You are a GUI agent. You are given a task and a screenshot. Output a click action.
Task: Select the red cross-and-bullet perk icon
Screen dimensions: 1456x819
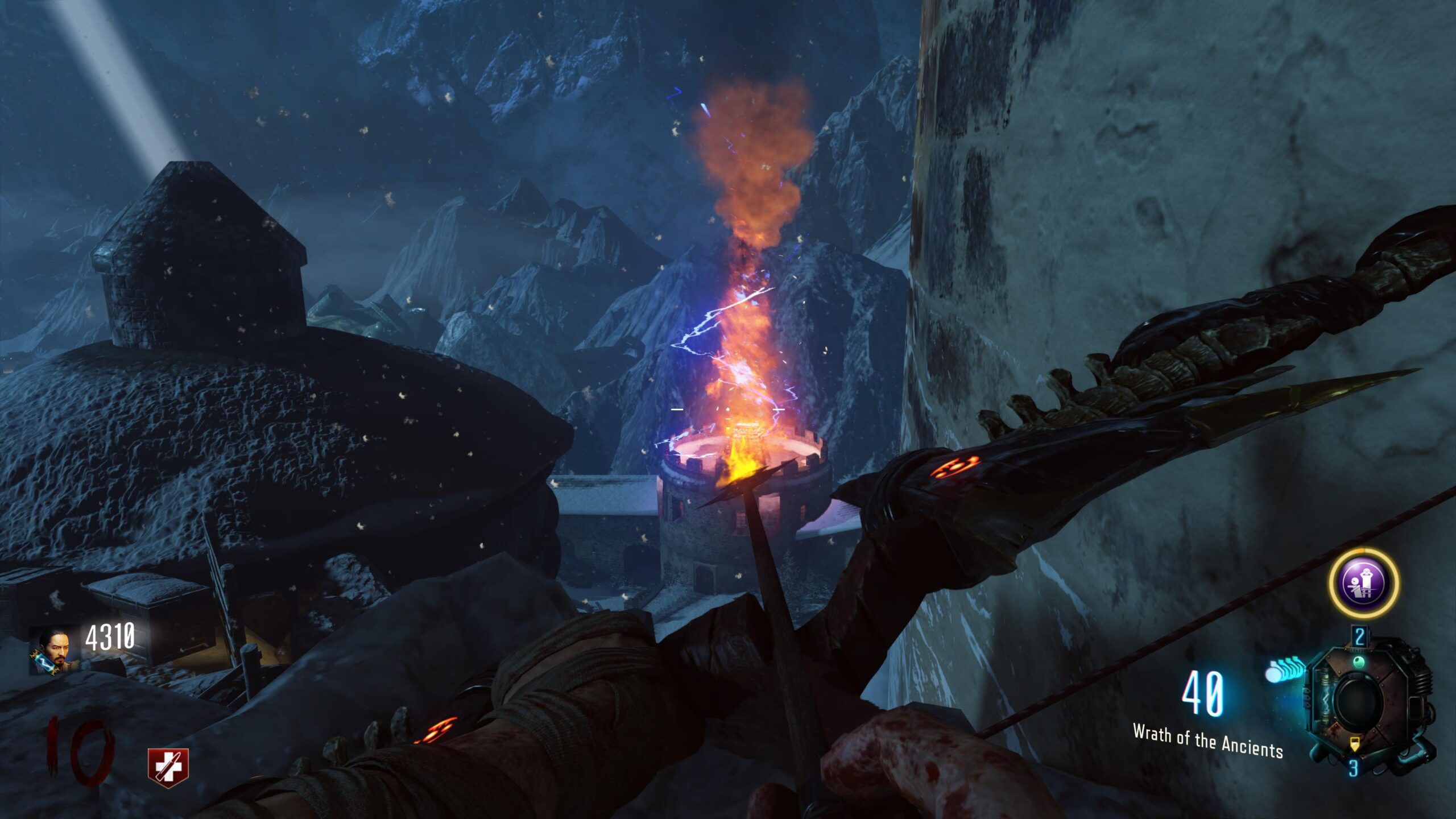click(x=168, y=767)
